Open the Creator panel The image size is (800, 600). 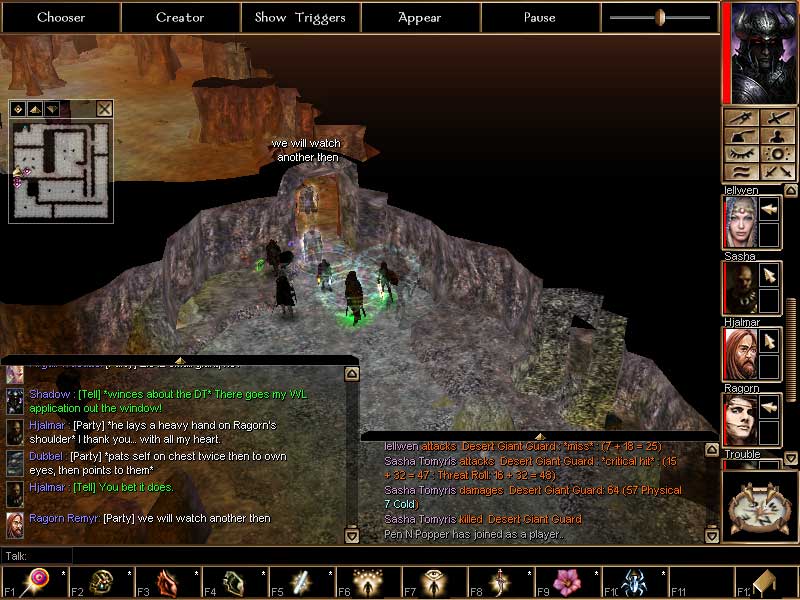pos(180,17)
